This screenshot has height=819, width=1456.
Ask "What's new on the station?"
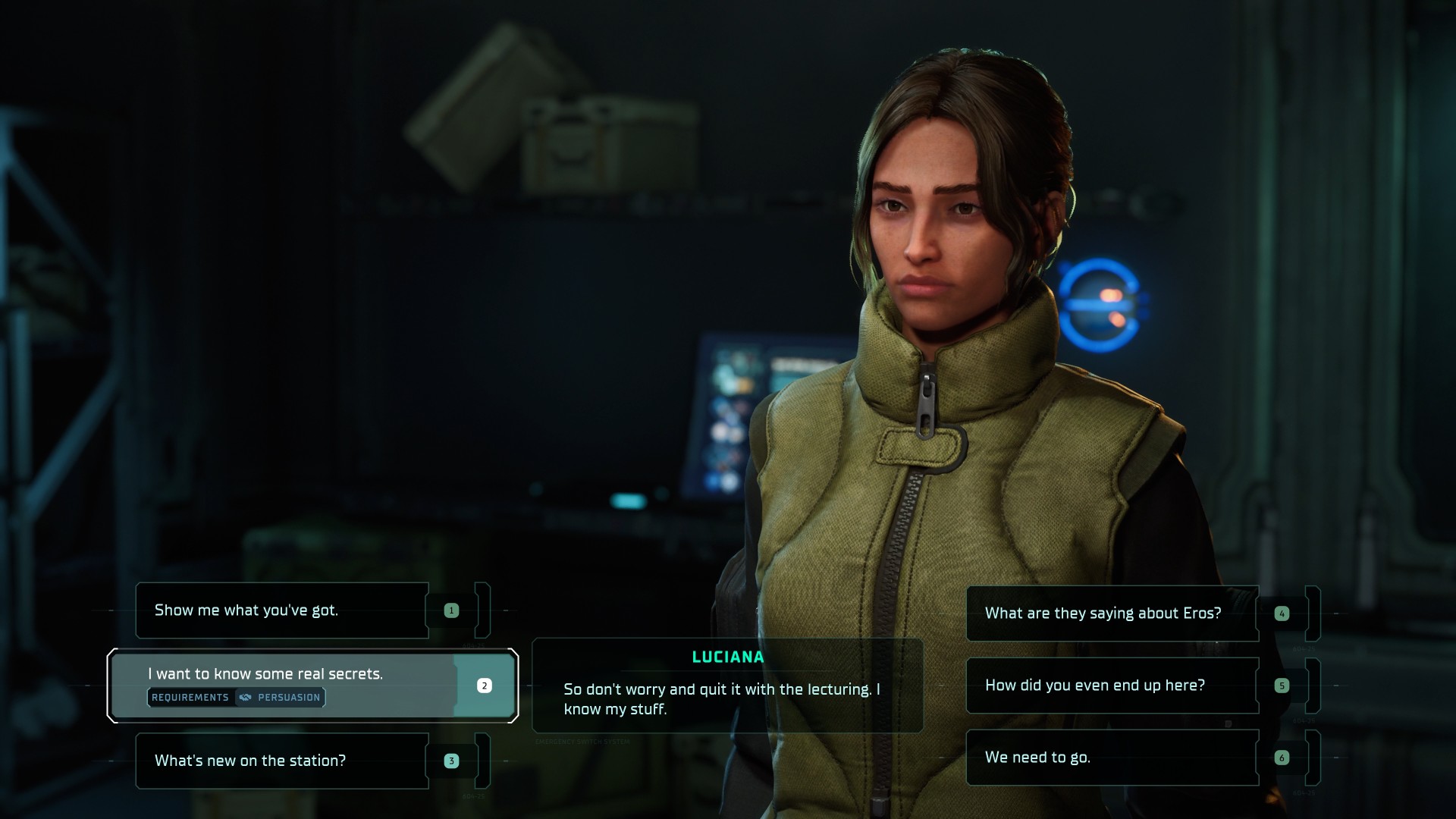point(282,761)
